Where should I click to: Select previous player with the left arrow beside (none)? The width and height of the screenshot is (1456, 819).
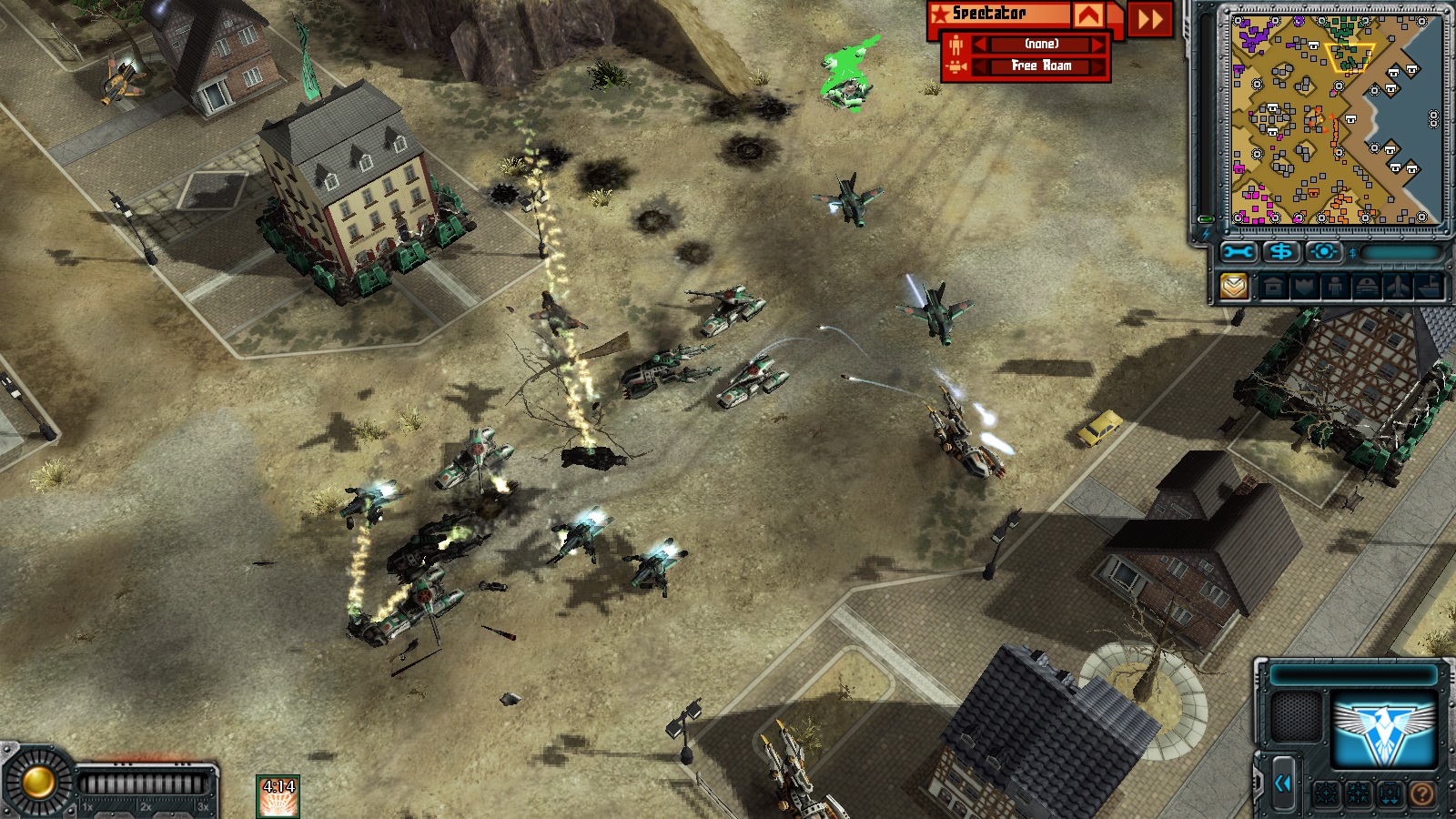[x=980, y=45]
